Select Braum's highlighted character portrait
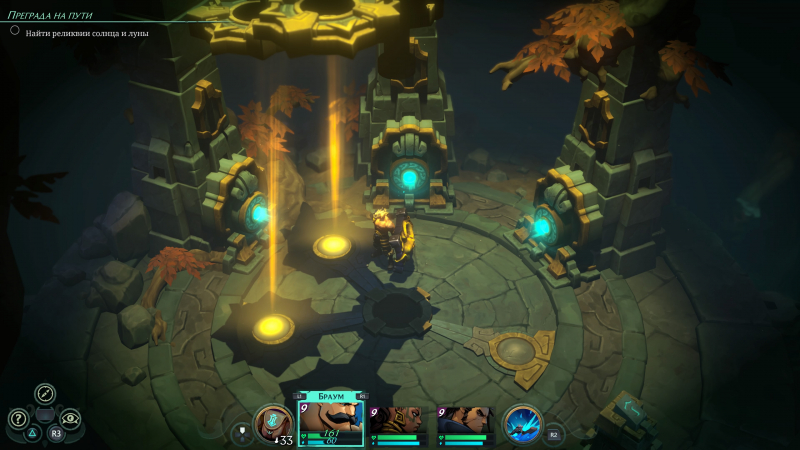This screenshot has height=450, width=800. pyautogui.click(x=331, y=420)
